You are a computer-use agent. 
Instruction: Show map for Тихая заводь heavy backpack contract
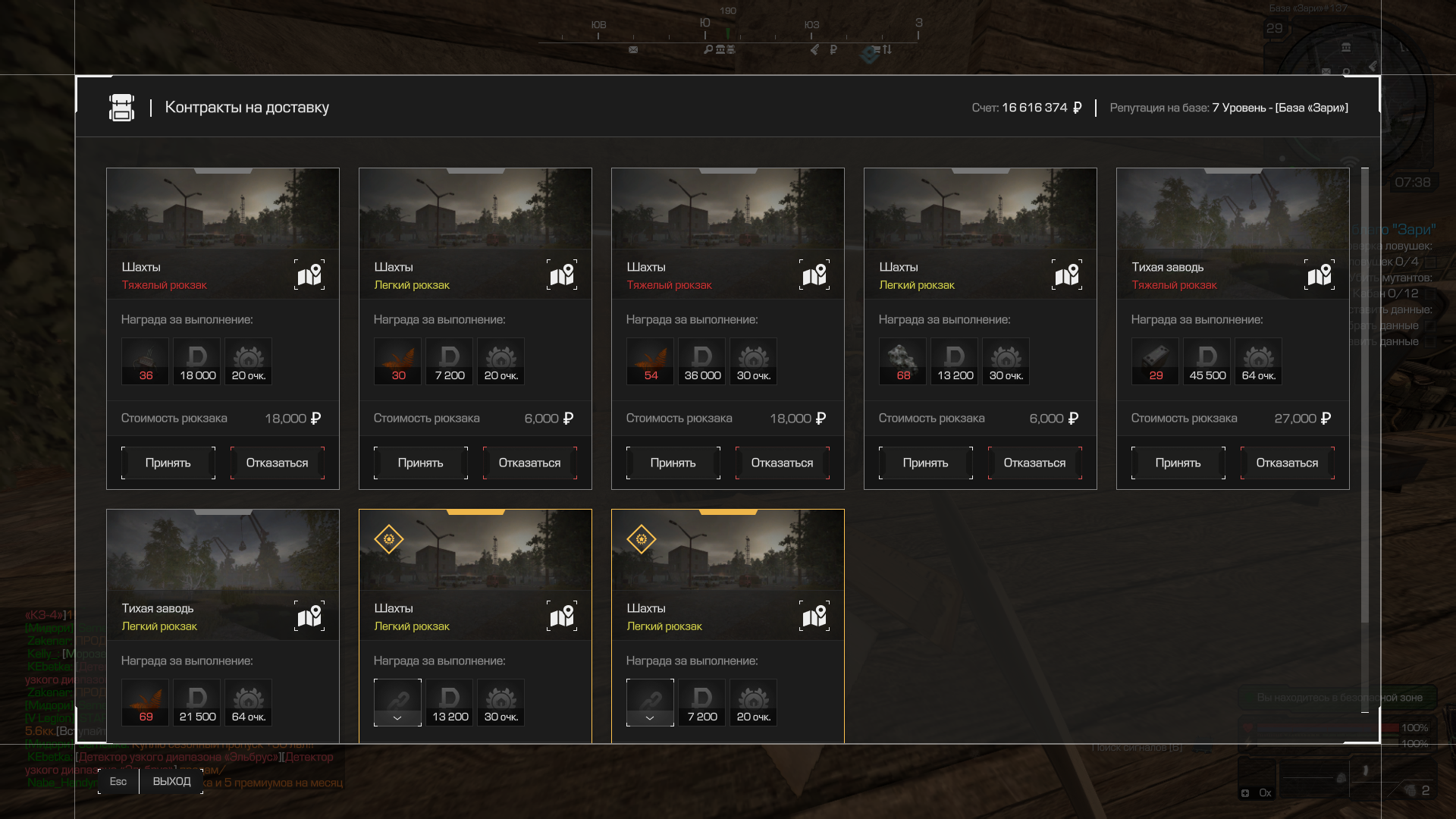[1319, 275]
